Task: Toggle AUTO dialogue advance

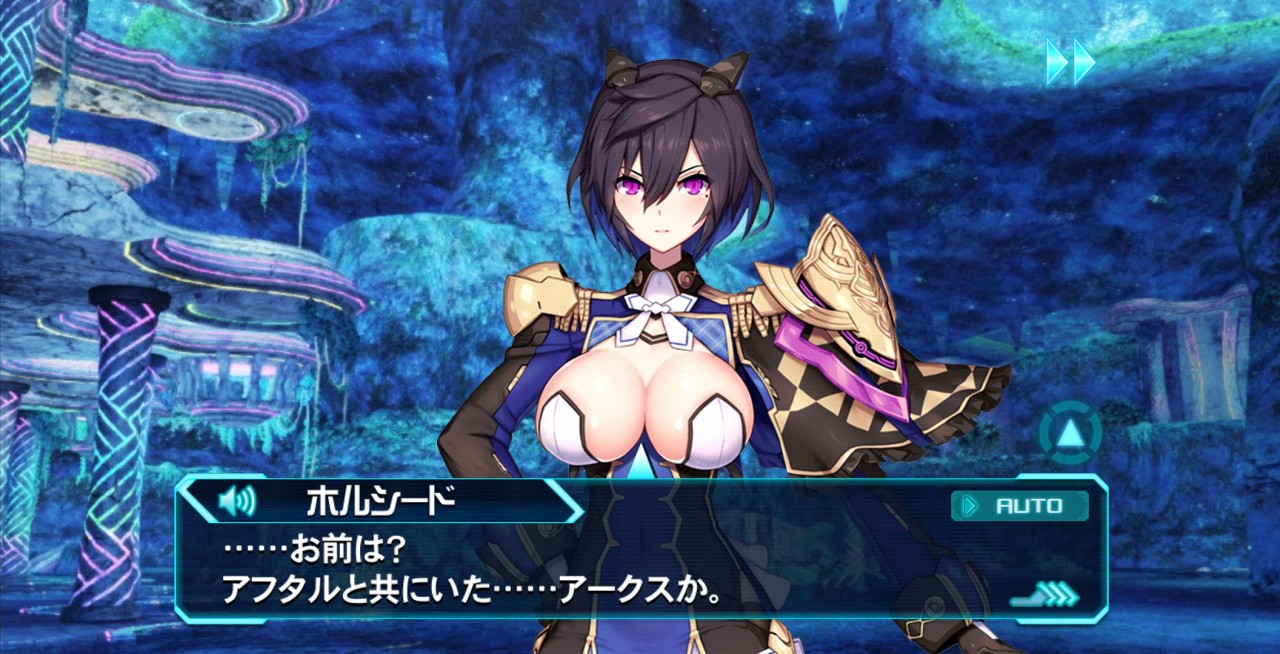Action: [x=1019, y=506]
